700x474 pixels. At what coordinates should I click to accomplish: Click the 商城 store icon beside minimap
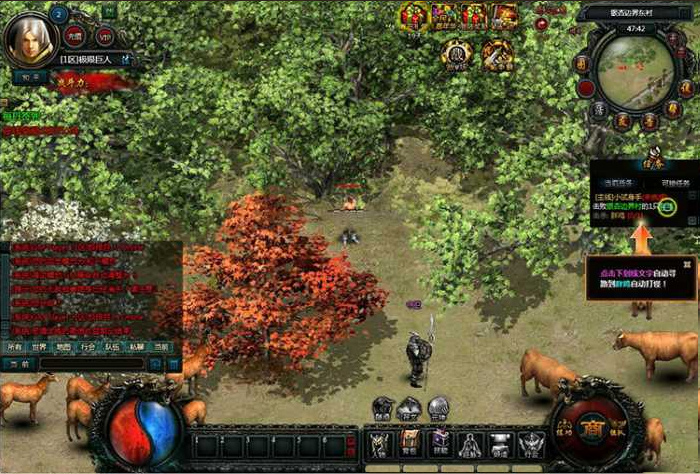pos(580,64)
